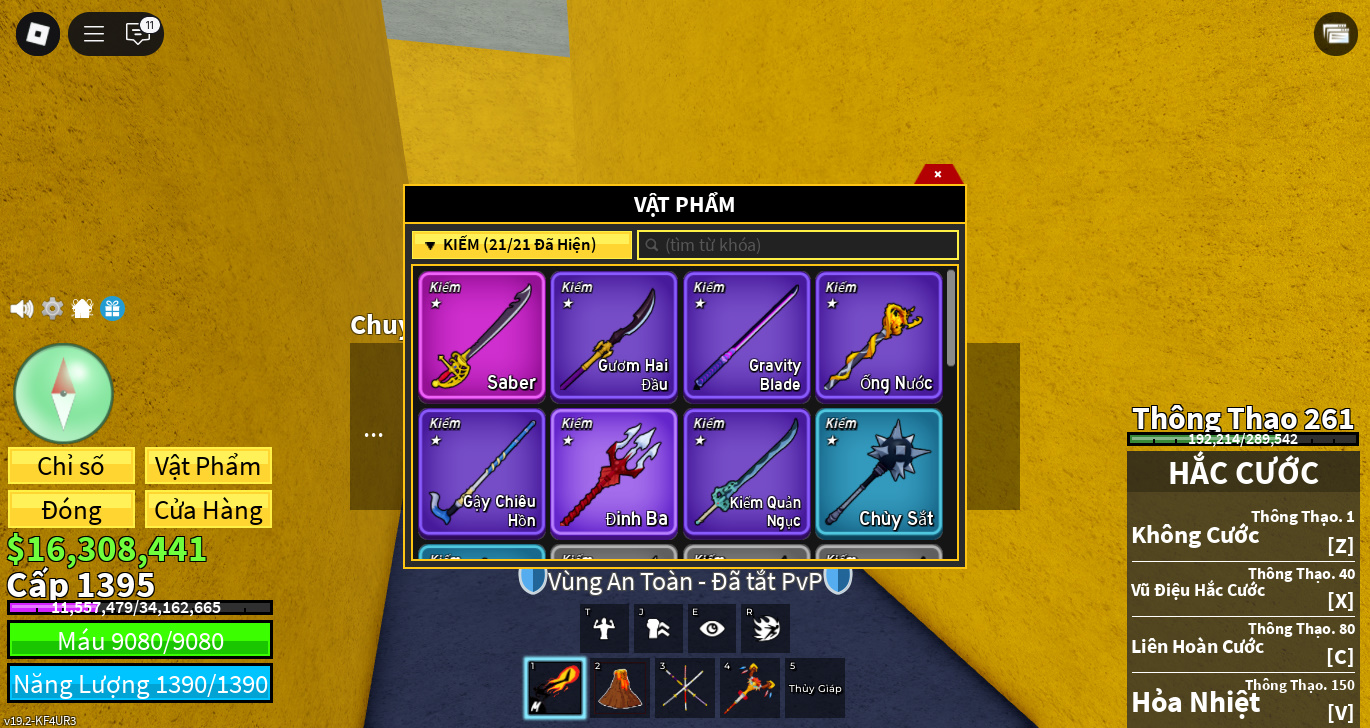1370x728 pixels.
Task: Open the settings gear icon
Action: [x=52, y=308]
